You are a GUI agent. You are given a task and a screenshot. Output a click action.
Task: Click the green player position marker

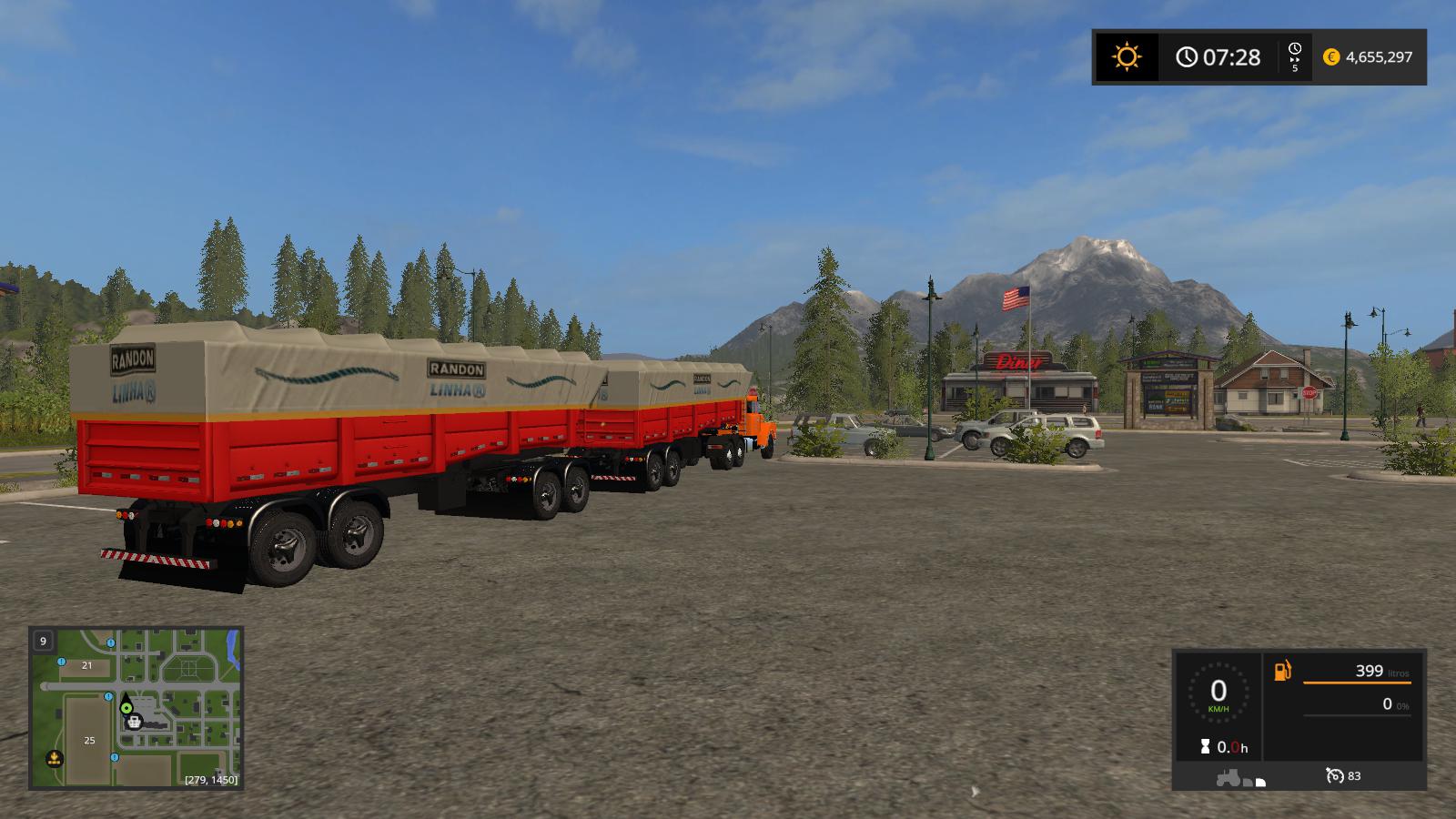click(x=126, y=706)
